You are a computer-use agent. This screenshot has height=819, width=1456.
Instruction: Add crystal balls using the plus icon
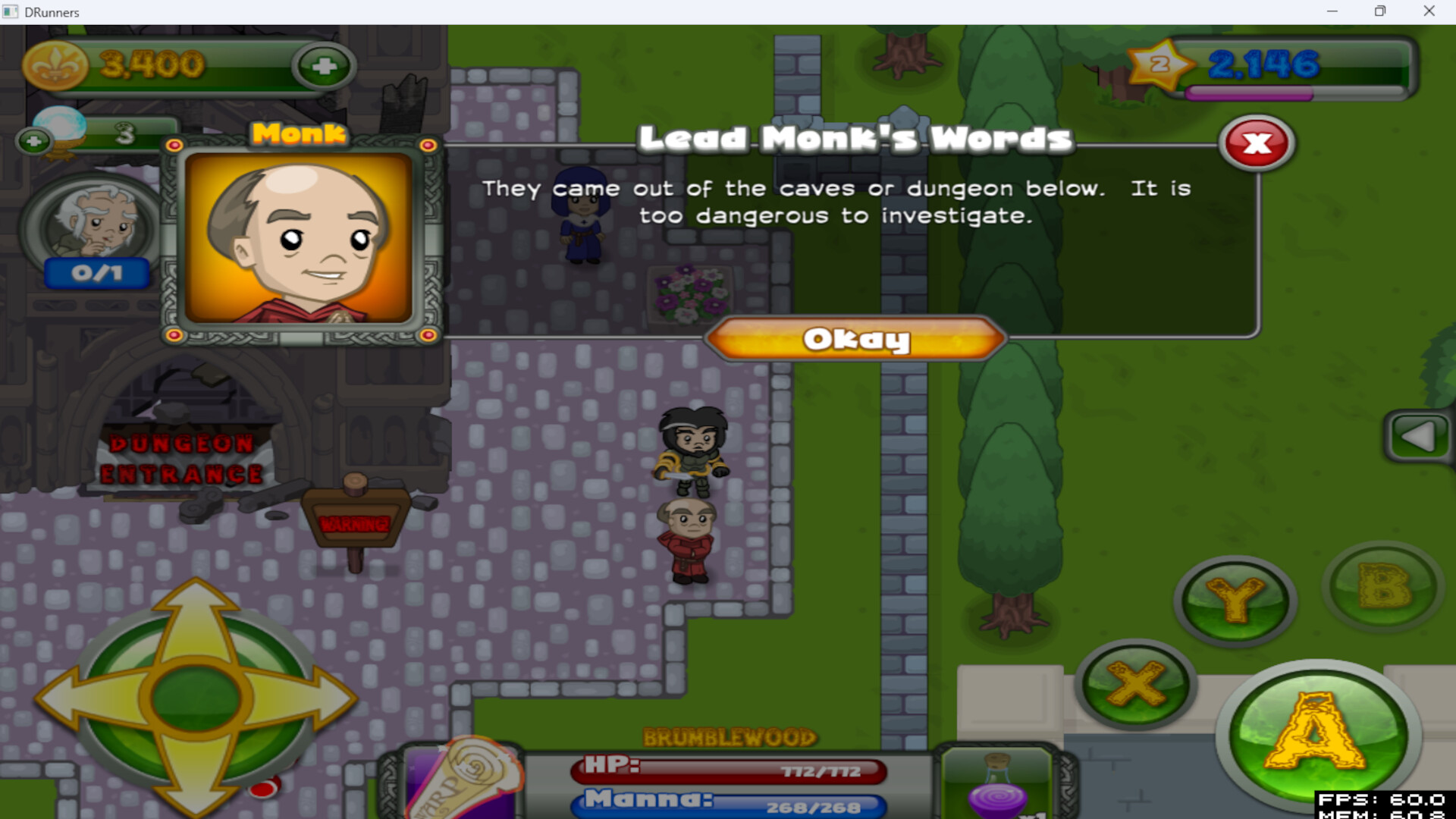pyautogui.click(x=32, y=140)
